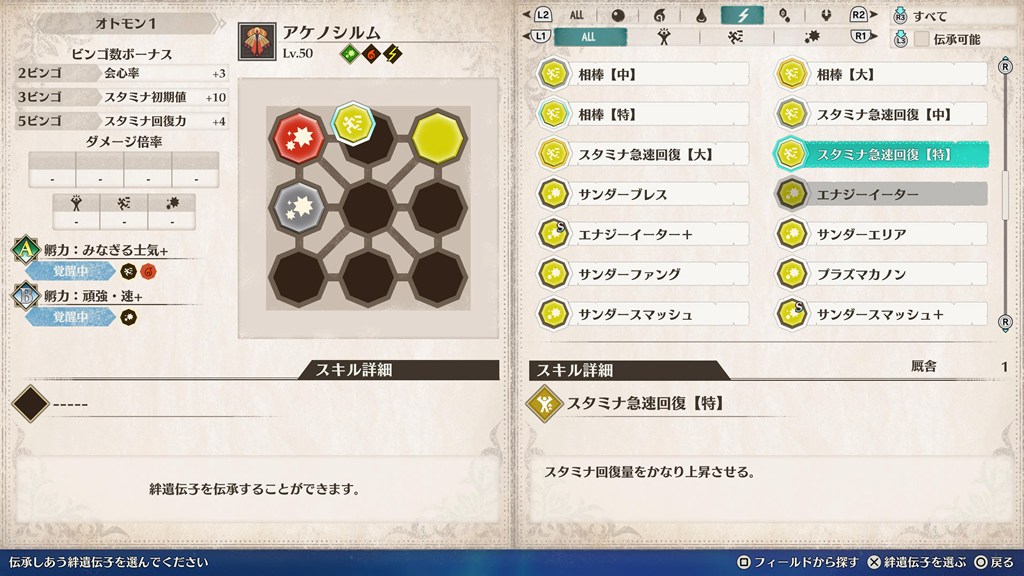Select the スタミナ急速回復【特】 gene entry
Image resolution: width=1024 pixels, height=576 pixels.
coord(881,154)
